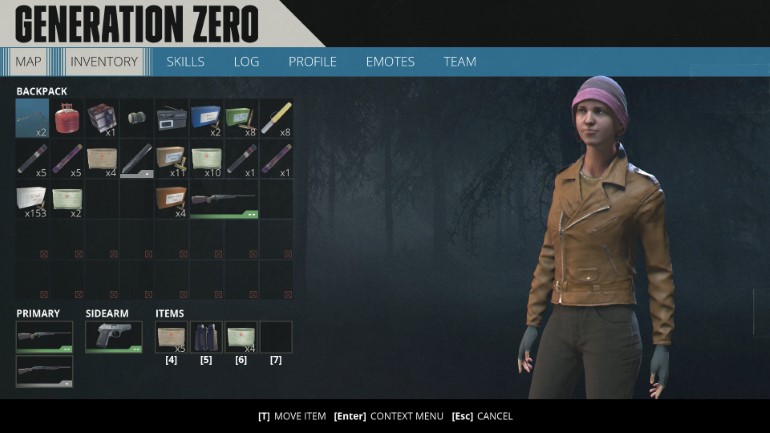
Task: Select the boombox radio item
Action: pyautogui.click(x=172, y=118)
